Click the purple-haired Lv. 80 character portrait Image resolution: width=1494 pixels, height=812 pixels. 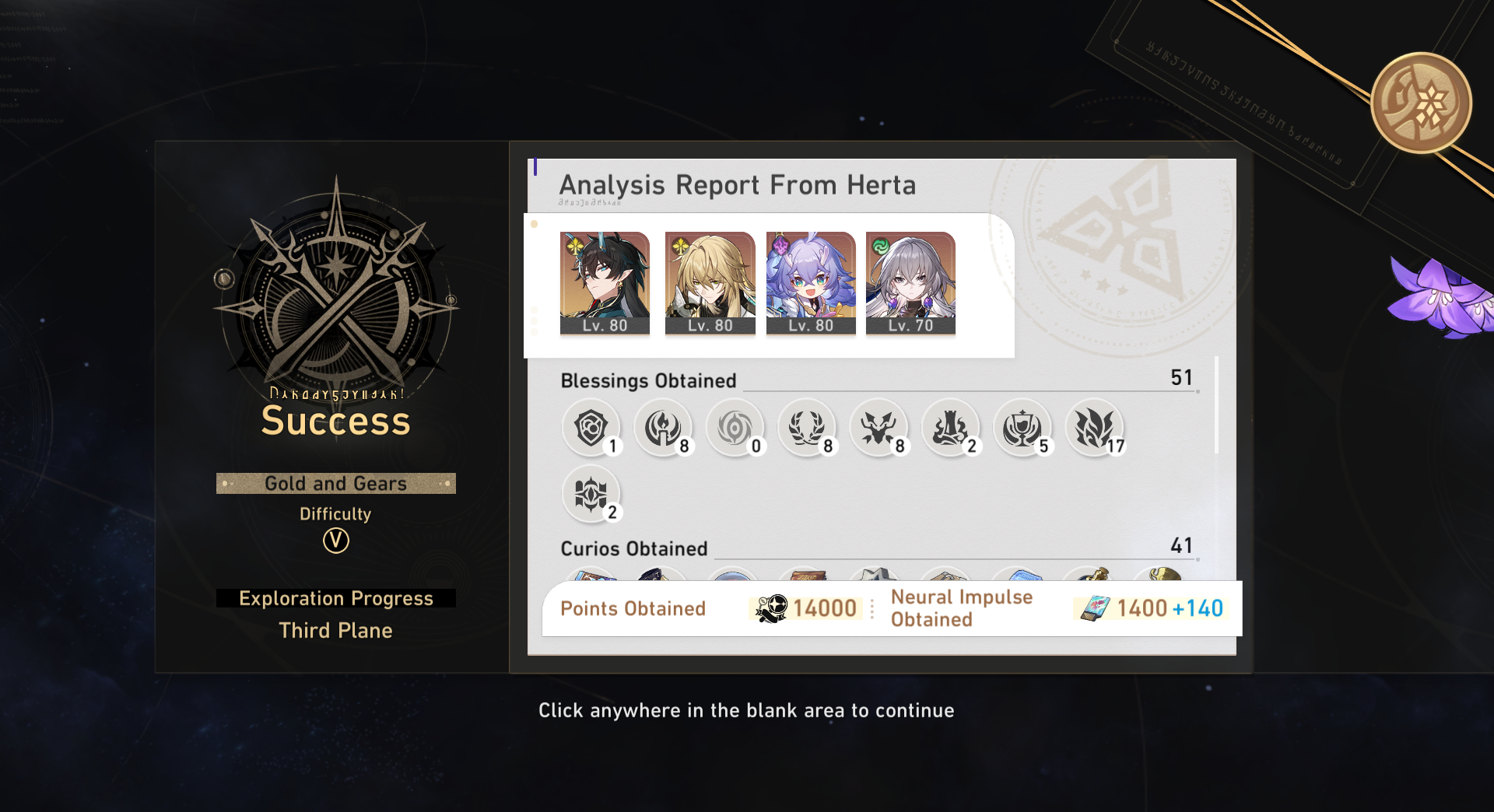tap(810, 282)
